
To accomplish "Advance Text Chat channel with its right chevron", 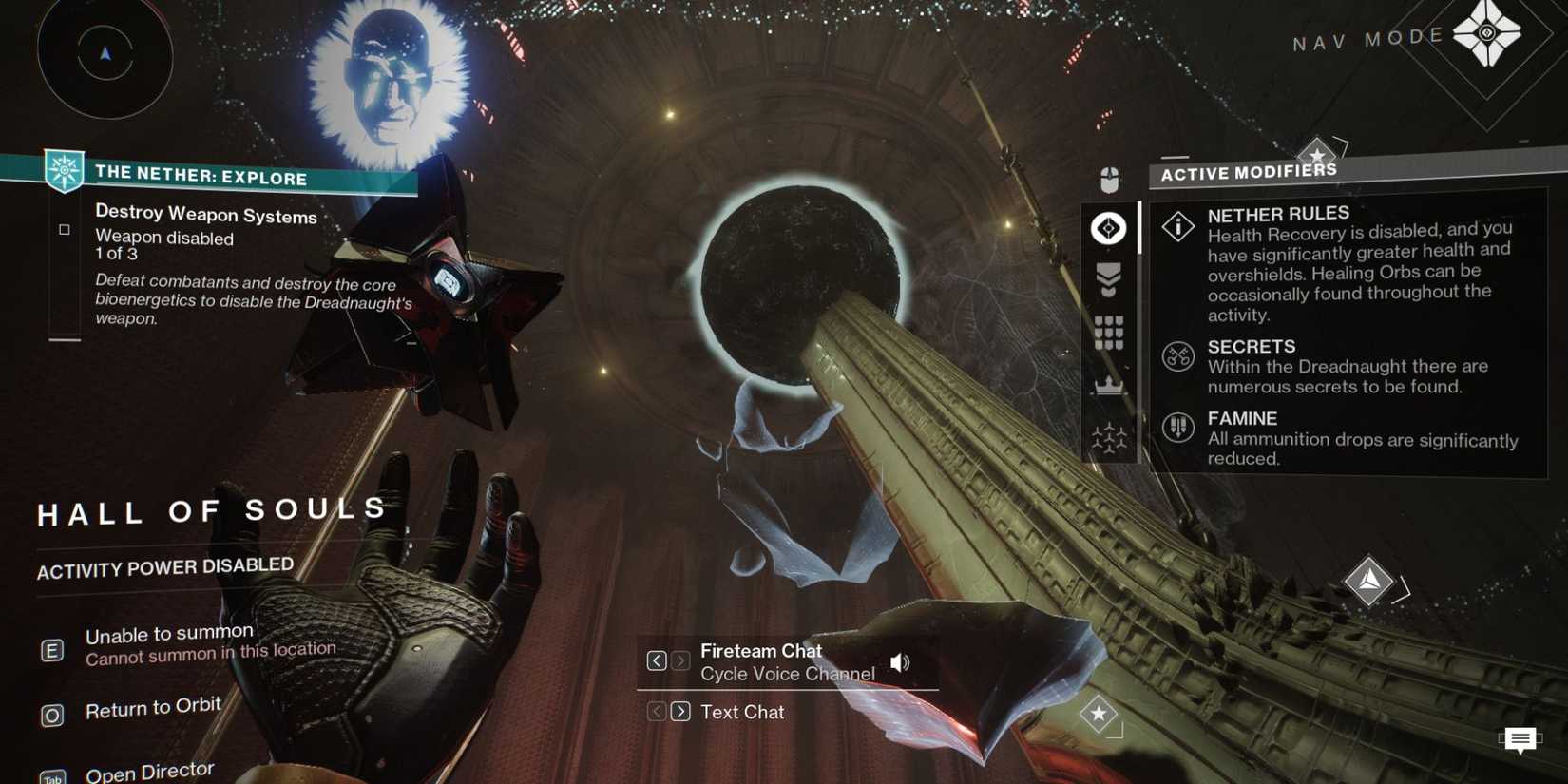I will [x=680, y=711].
